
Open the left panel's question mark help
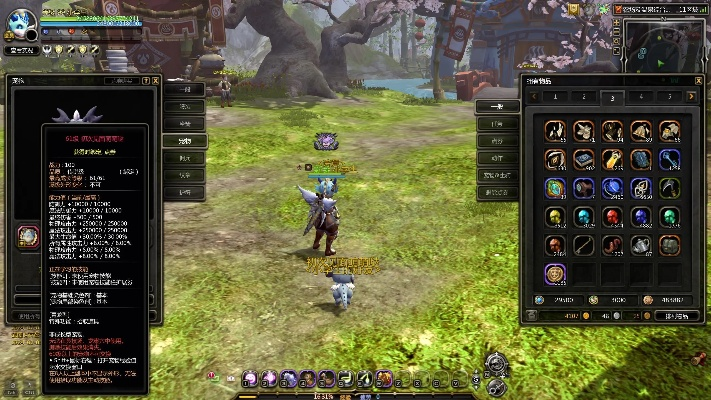pyautogui.click(x=146, y=81)
